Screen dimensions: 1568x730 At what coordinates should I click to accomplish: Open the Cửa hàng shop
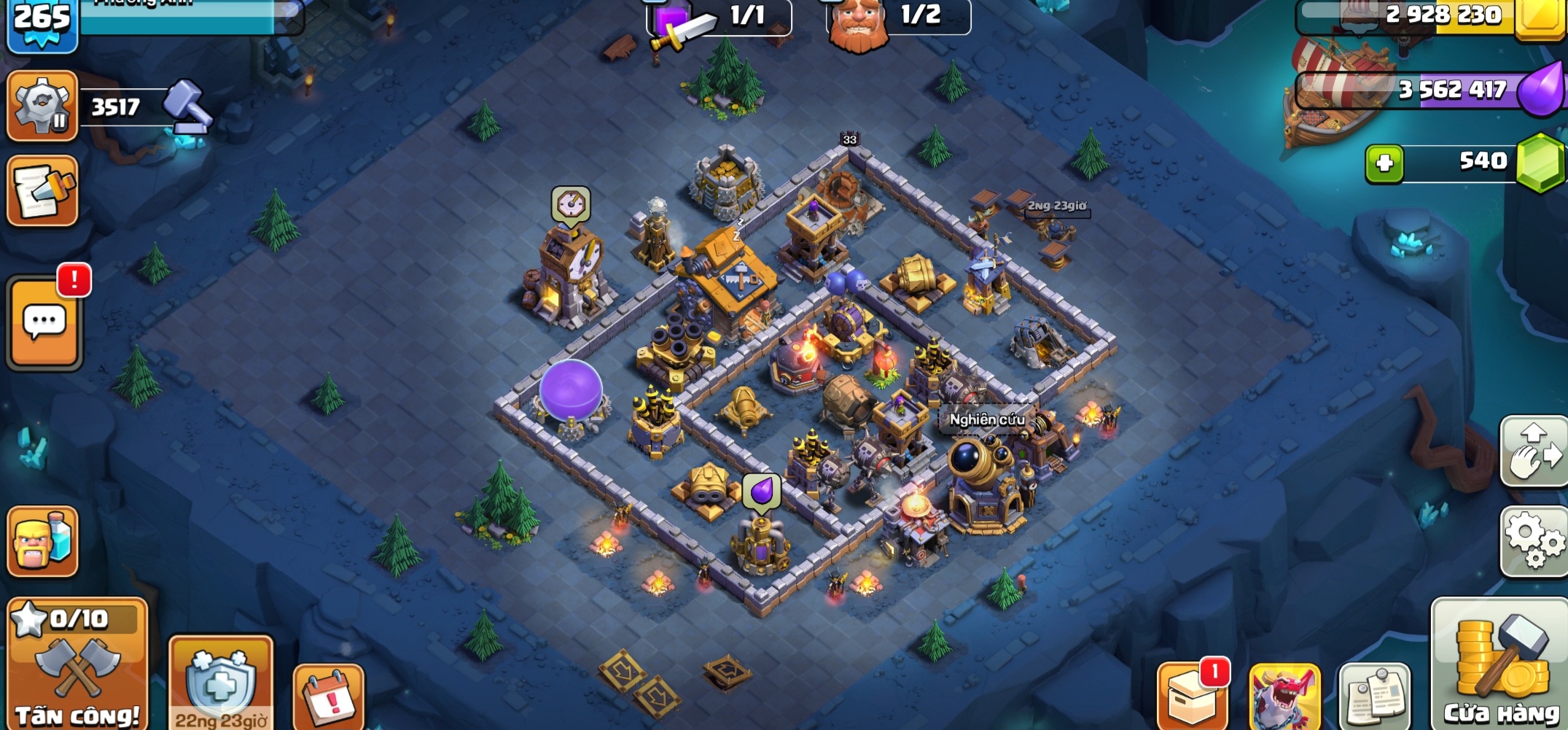coord(1500,664)
